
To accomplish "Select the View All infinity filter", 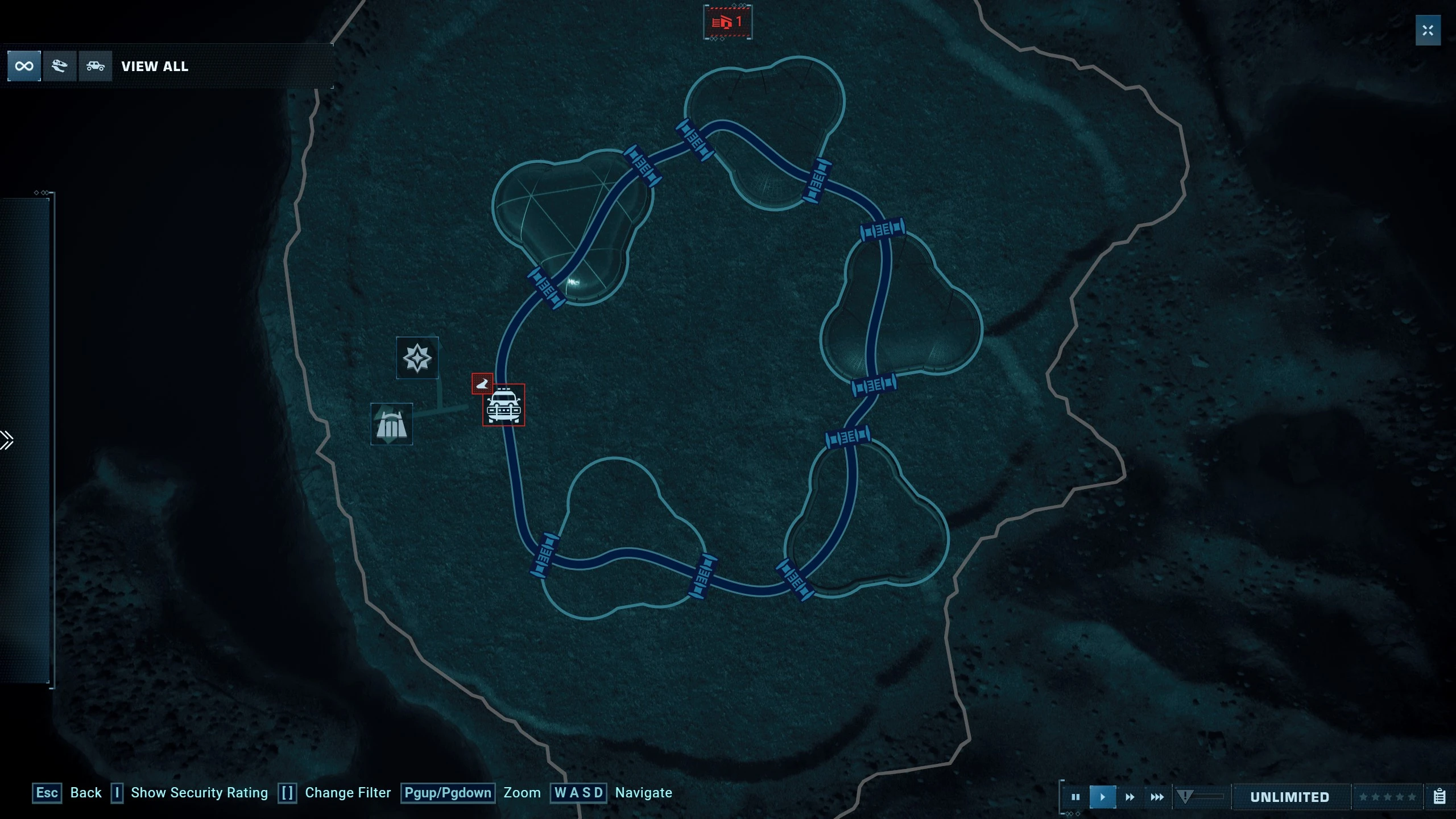I will 24,67.
